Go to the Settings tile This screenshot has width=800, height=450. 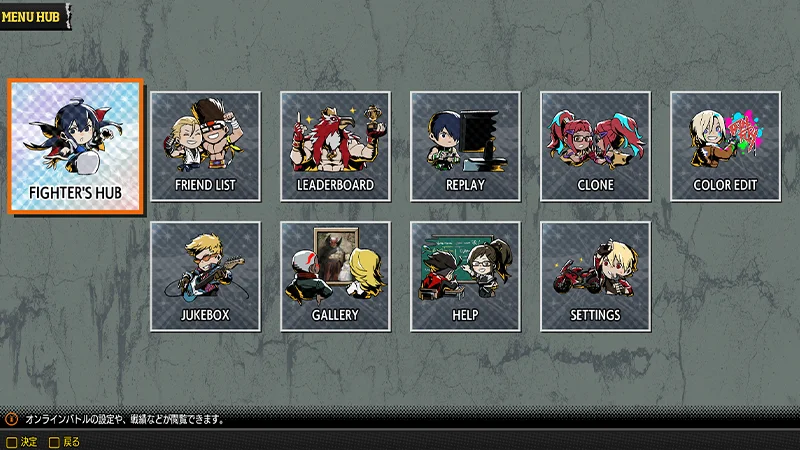click(595, 276)
